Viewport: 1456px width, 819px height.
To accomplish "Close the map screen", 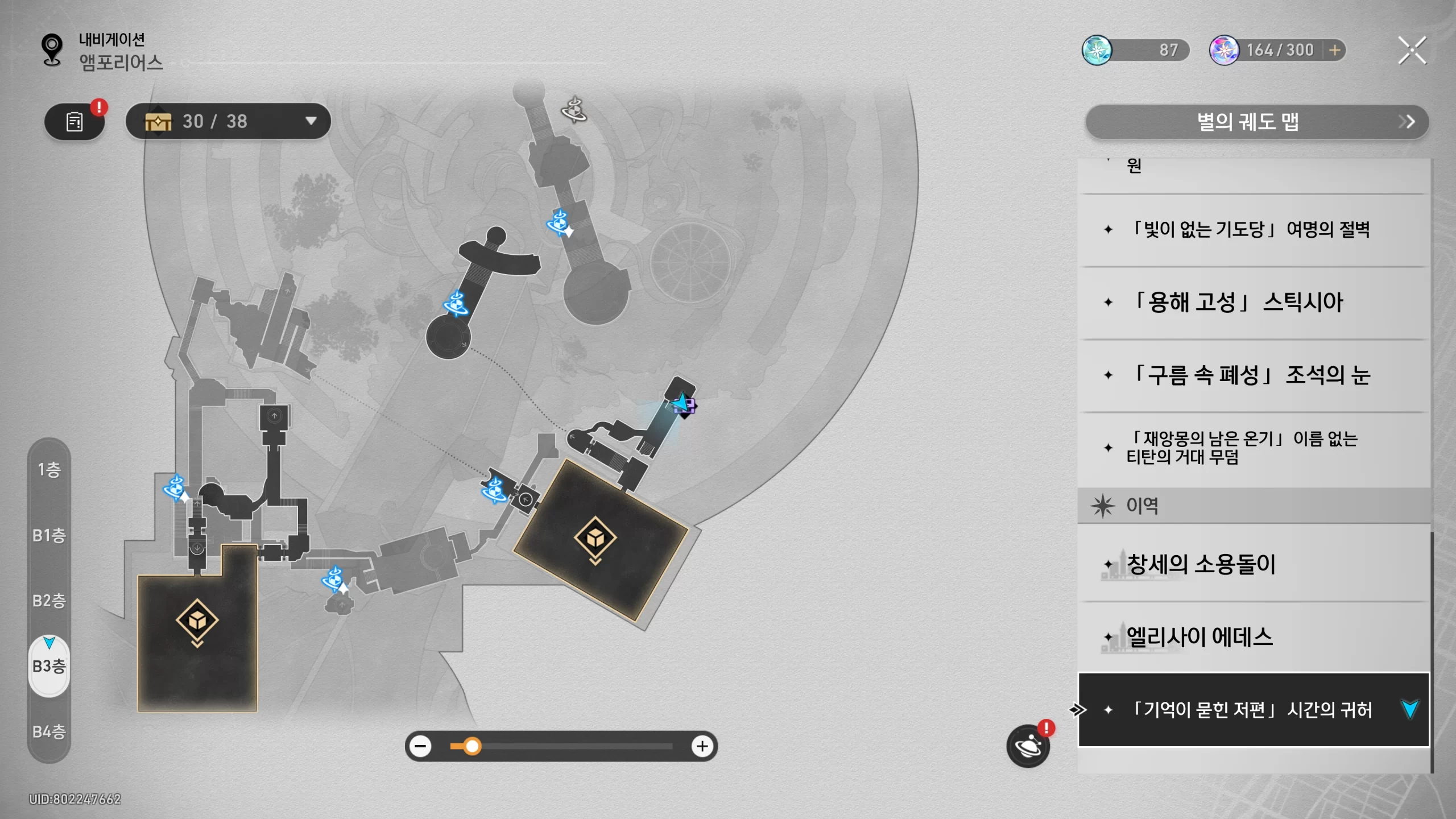I will 1412,51.
